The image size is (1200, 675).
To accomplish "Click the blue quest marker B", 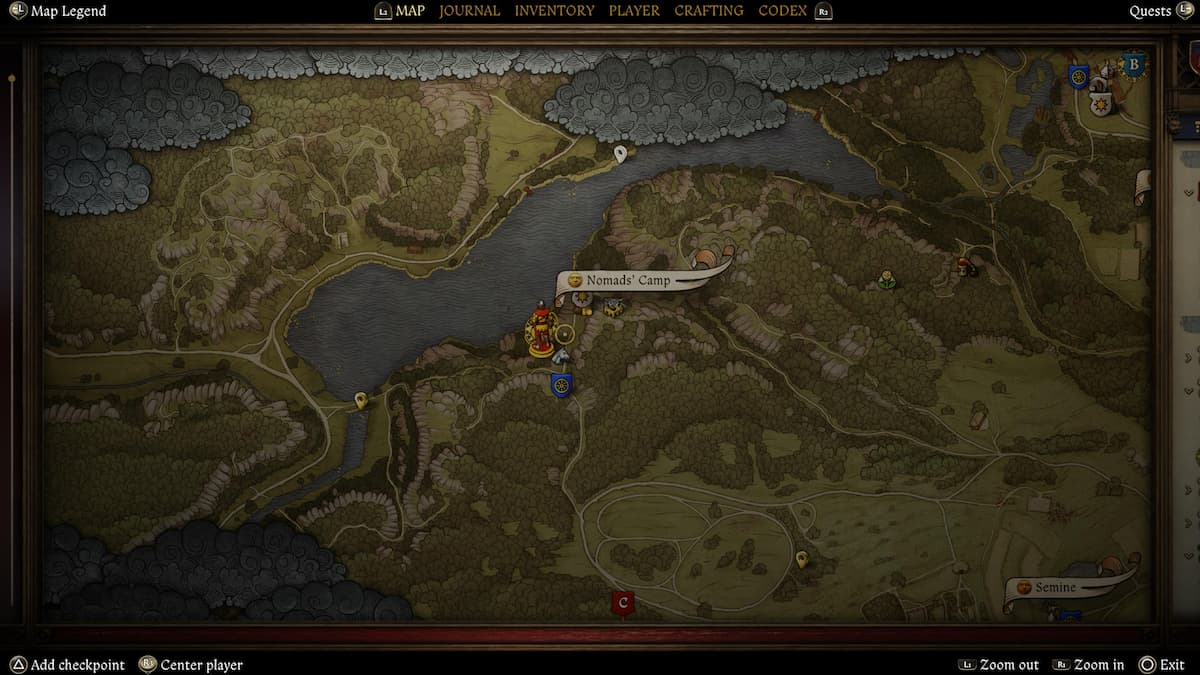I will pos(1133,66).
